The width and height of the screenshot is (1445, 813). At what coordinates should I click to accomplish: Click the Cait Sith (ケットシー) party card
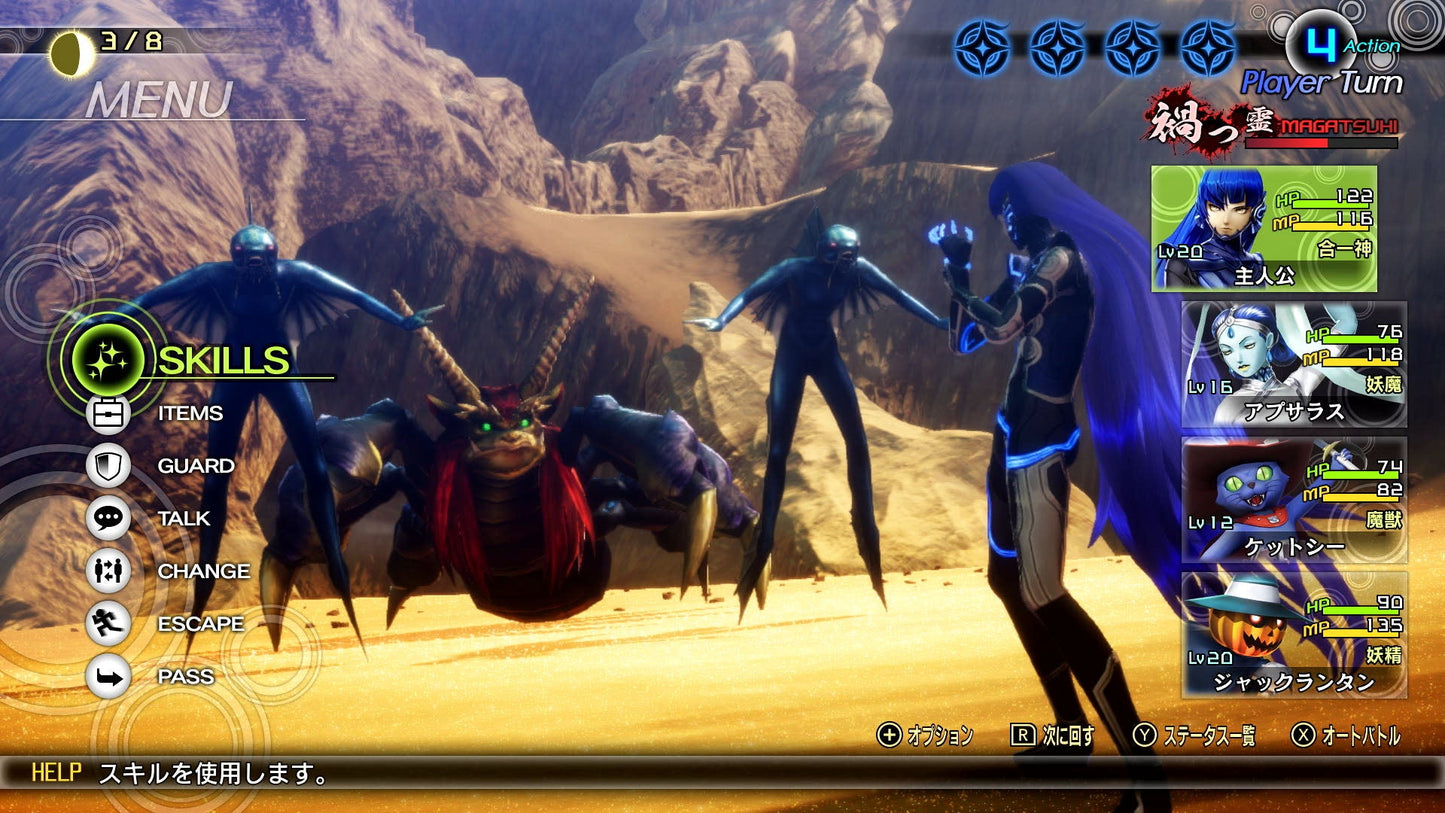pos(1290,503)
